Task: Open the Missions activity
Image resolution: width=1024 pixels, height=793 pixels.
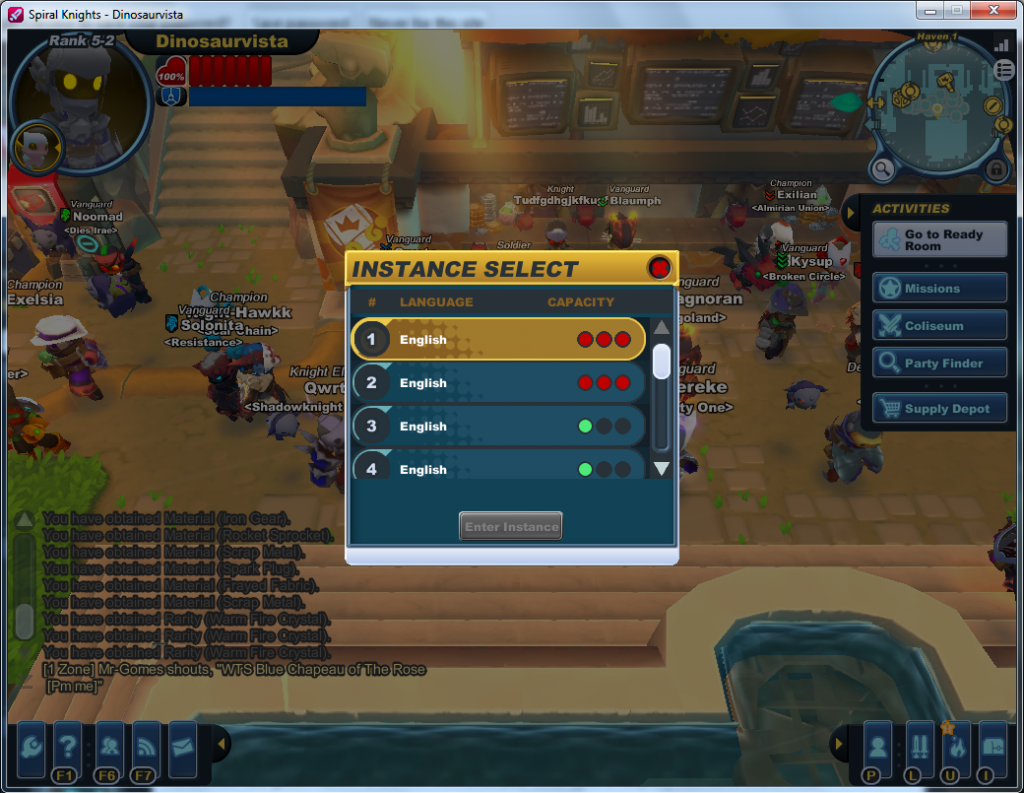Action: click(x=939, y=288)
